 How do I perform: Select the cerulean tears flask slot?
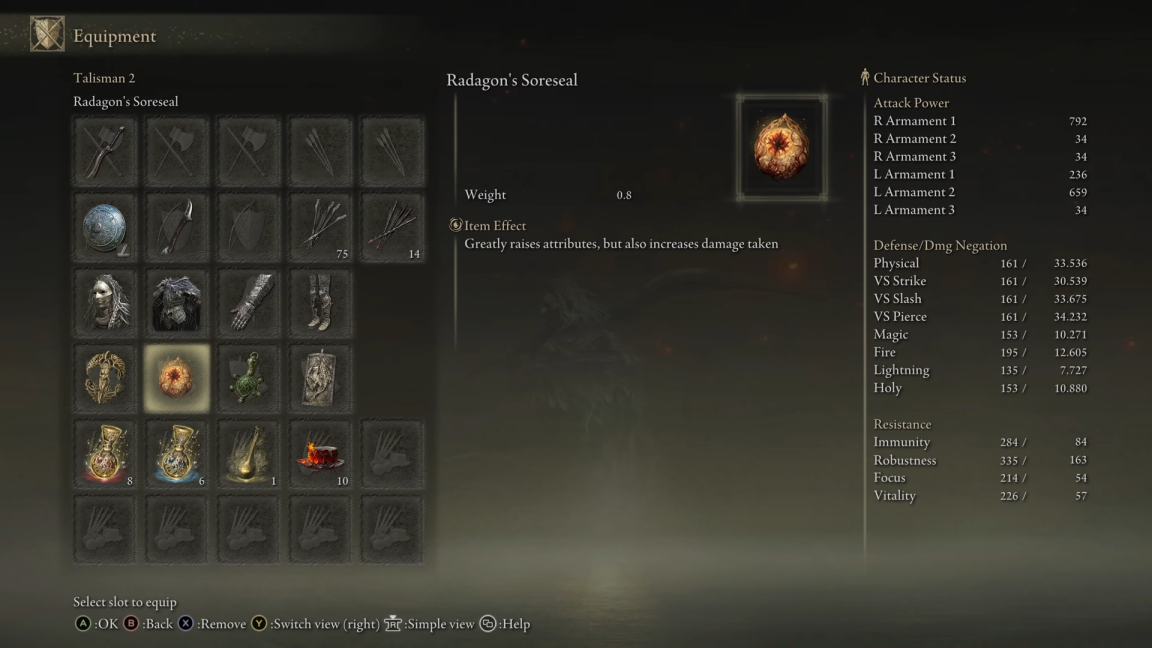coord(177,455)
